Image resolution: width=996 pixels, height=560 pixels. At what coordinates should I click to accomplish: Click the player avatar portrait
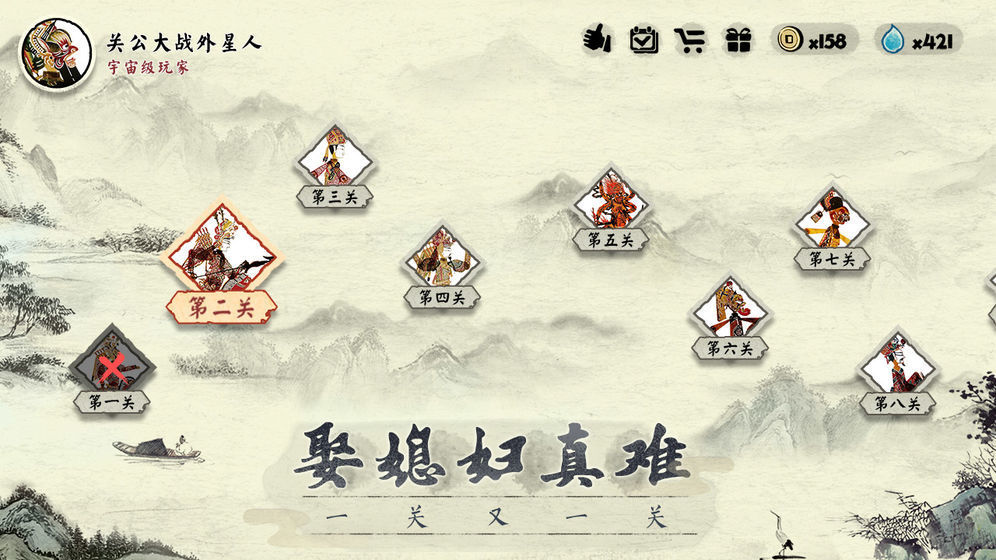(49, 54)
